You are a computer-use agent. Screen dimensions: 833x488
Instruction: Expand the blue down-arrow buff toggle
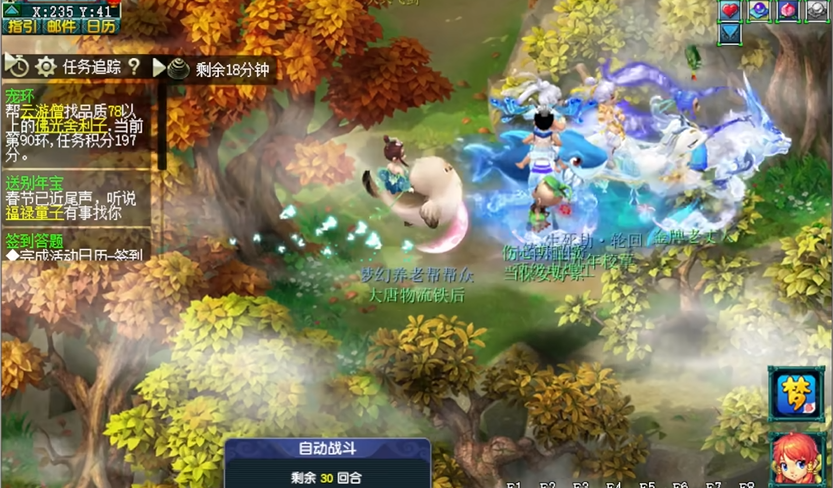(730, 32)
